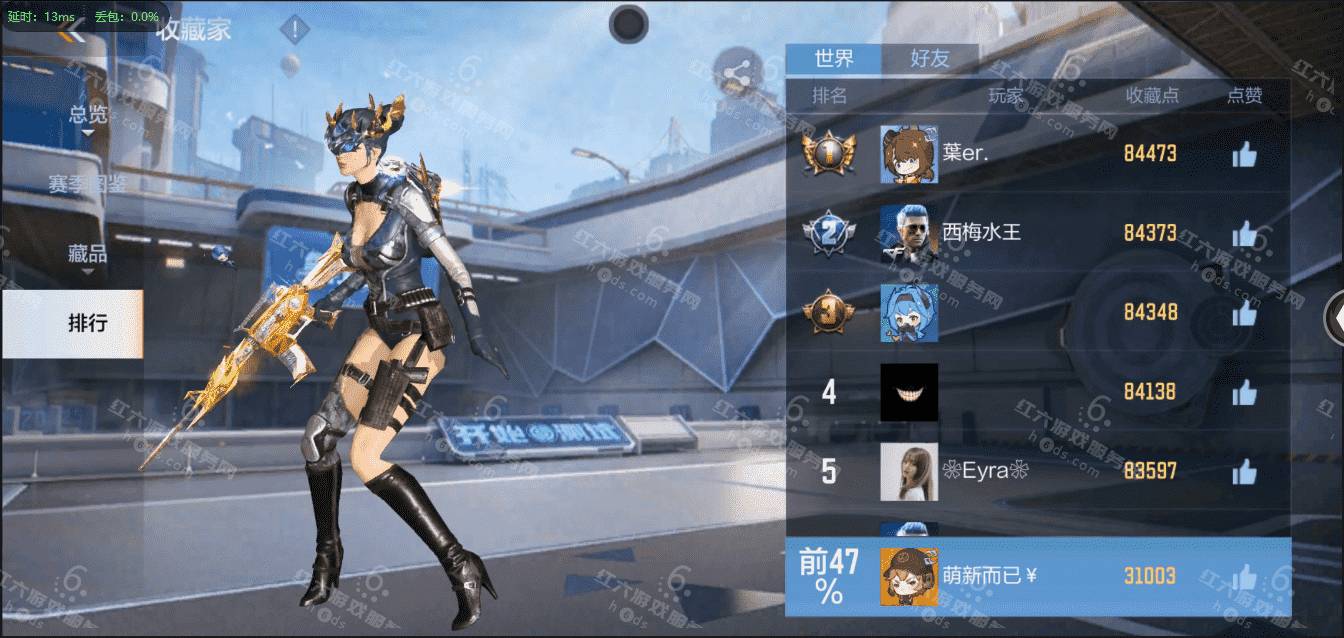
Task: Give a like to Eyra
Action: tap(1244, 471)
